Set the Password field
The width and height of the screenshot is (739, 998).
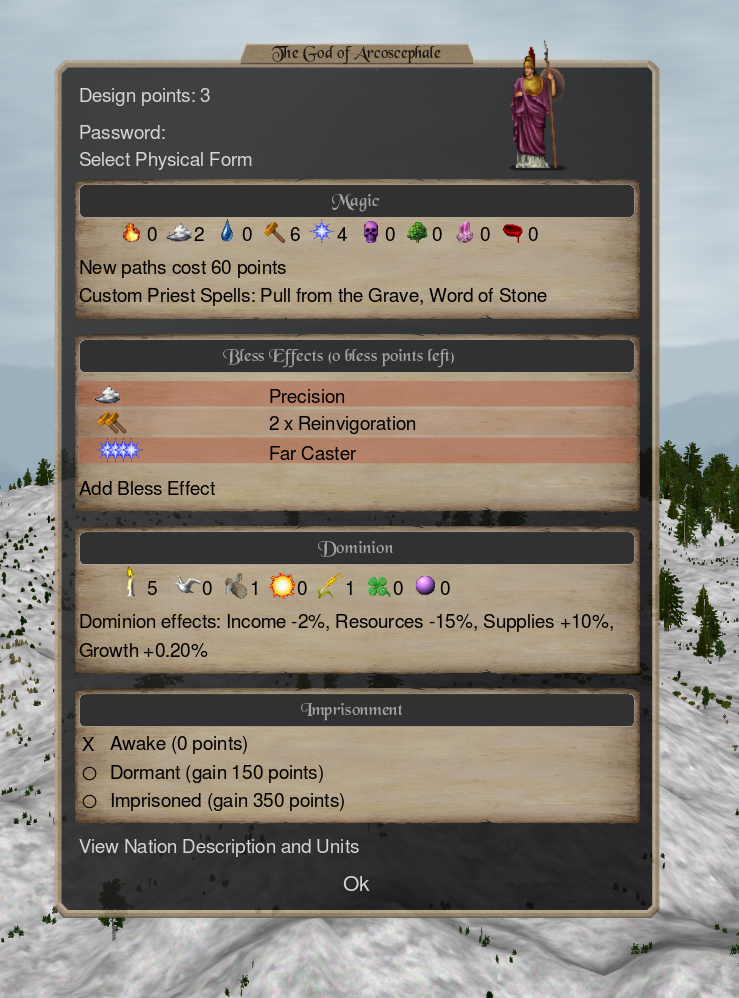pyautogui.click(x=122, y=133)
